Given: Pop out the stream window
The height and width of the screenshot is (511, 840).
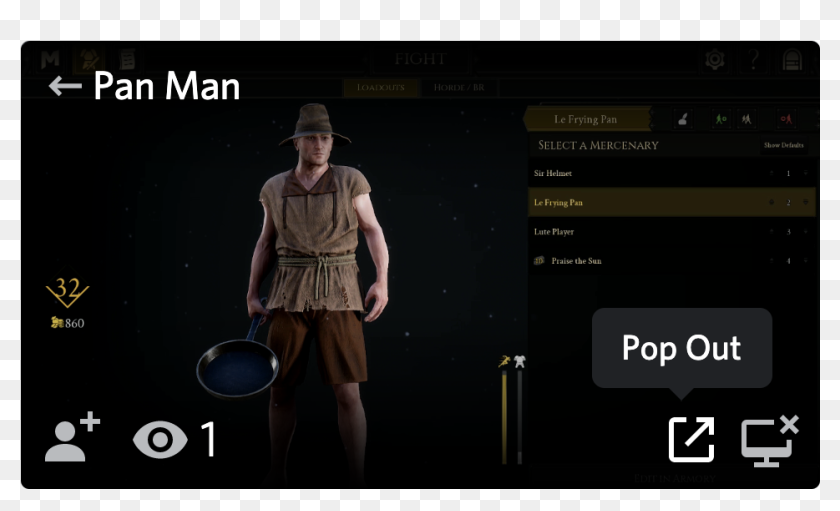Looking at the screenshot, I should pos(691,440).
